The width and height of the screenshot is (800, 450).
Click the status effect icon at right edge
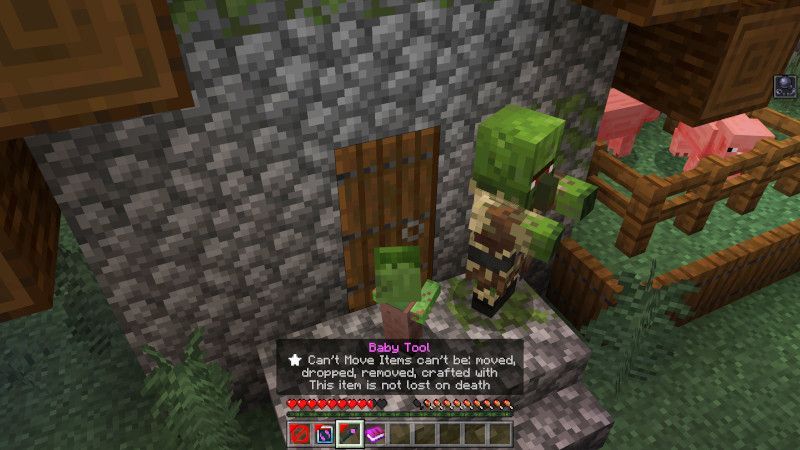point(784,88)
